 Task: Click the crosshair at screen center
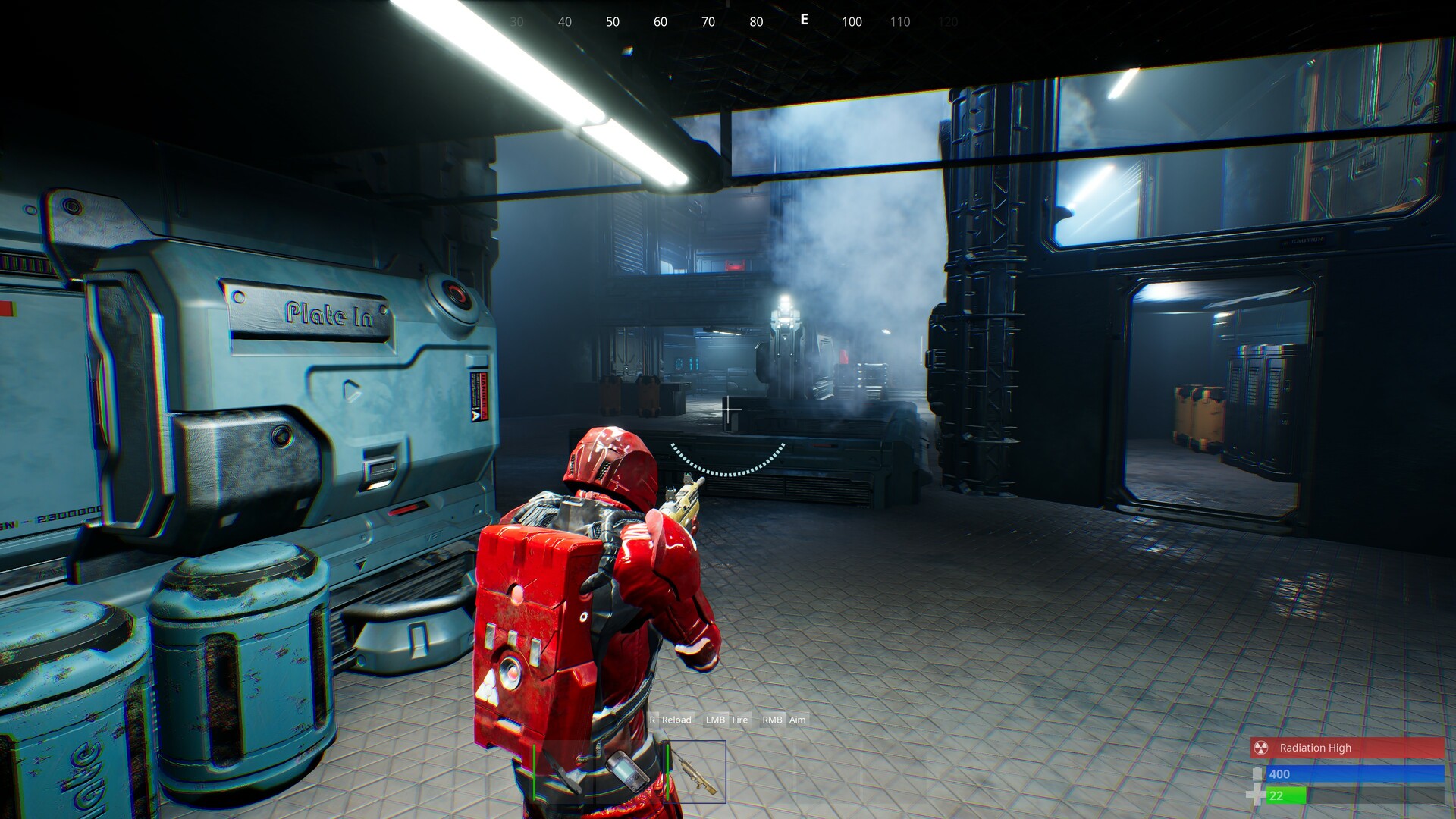coord(730,409)
